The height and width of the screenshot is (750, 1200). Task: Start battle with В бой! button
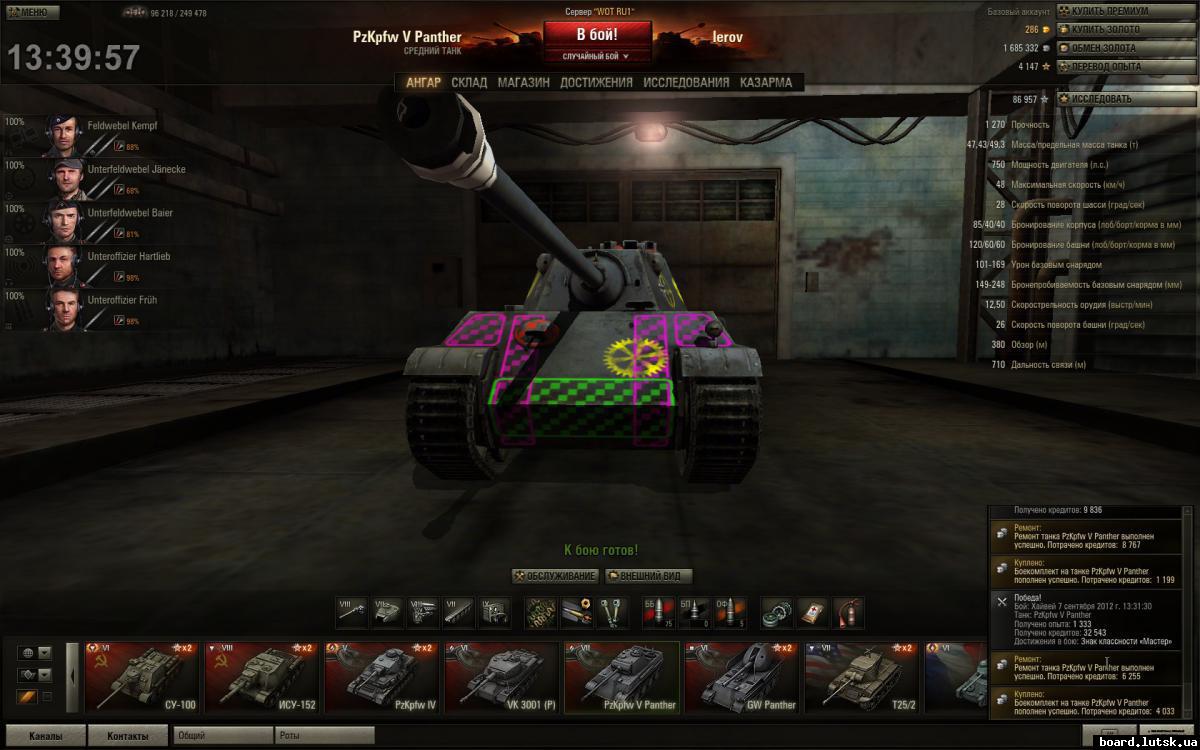[596, 34]
